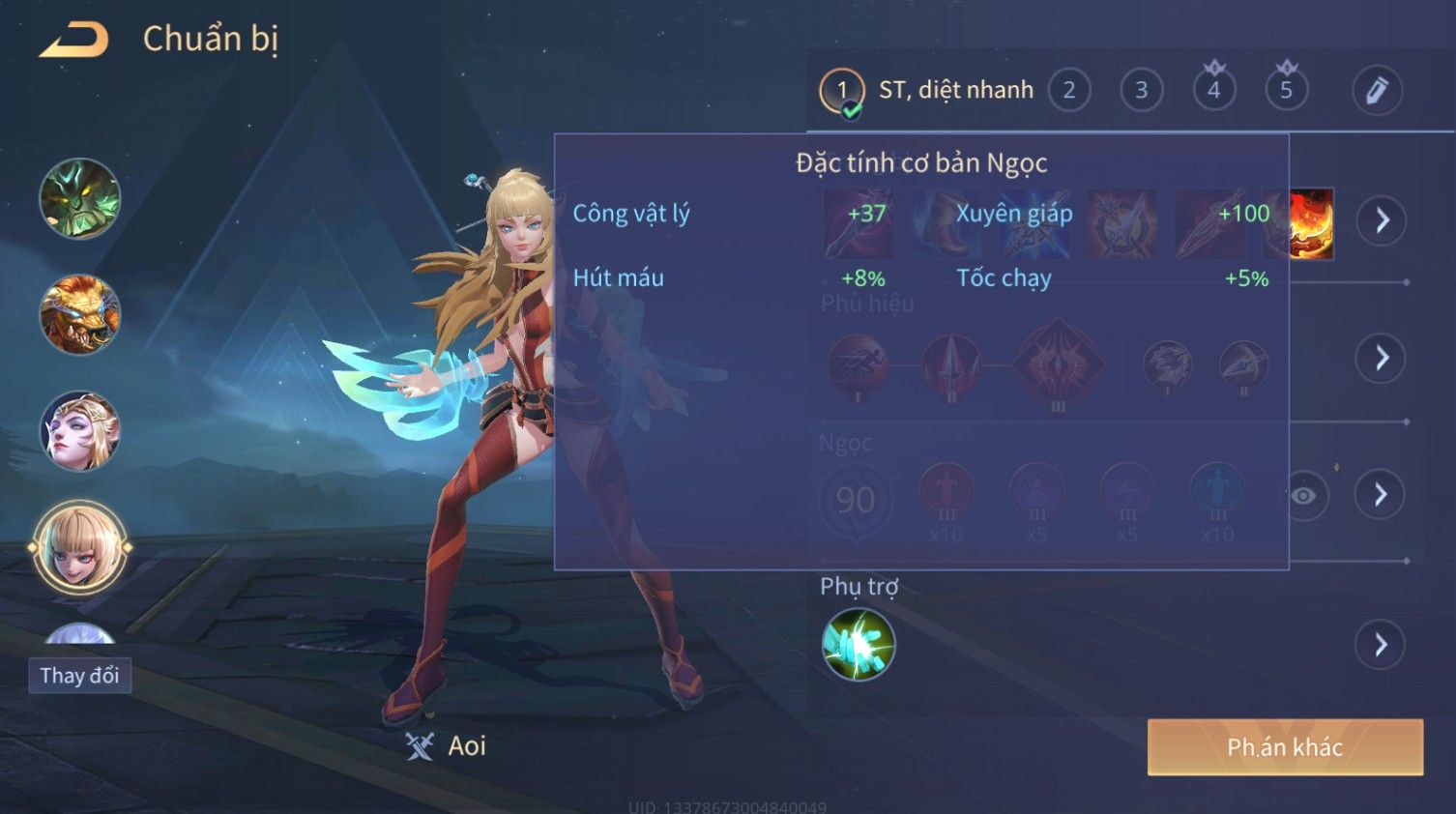
Task: Select the green Phụ trợ spell icon
Action: (x=858, y=645)
